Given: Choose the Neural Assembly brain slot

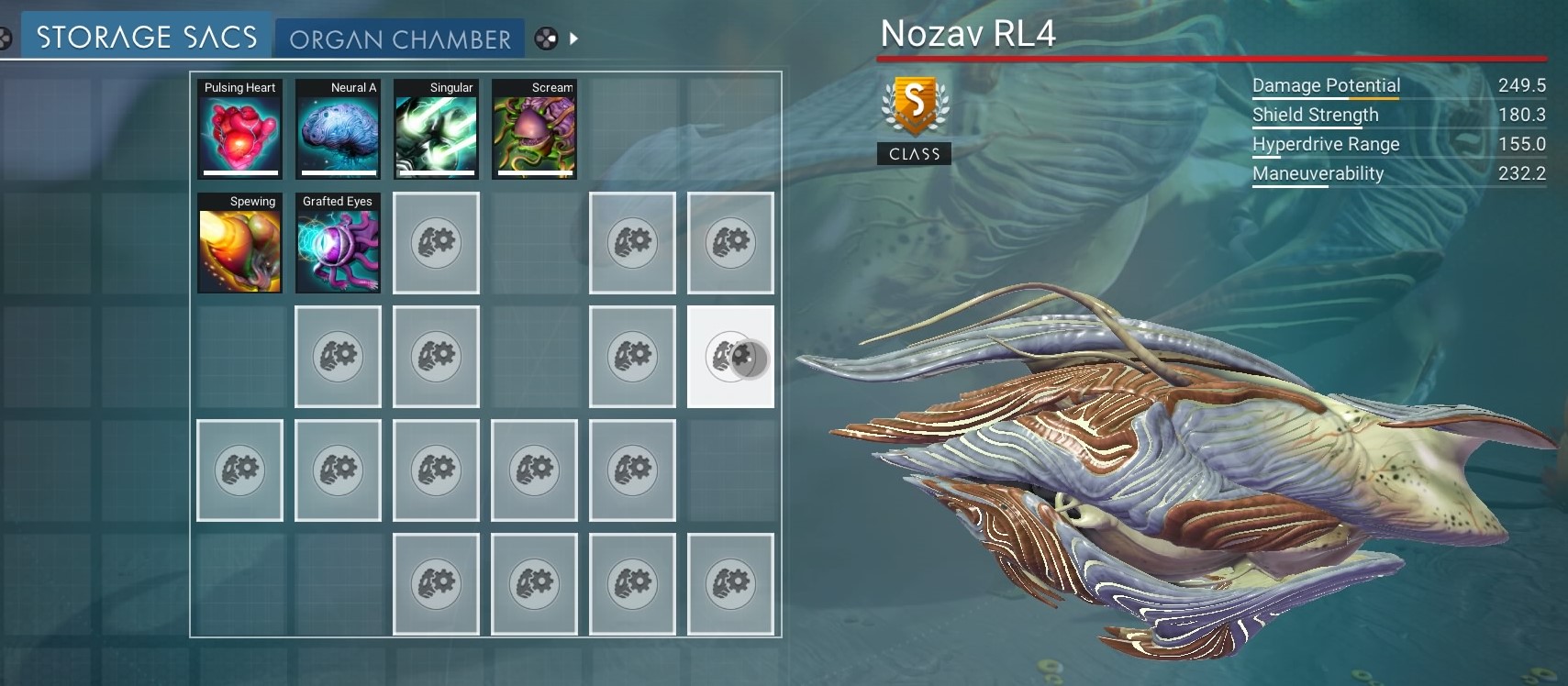Looking at the screenshot, I should click(338, 129).
